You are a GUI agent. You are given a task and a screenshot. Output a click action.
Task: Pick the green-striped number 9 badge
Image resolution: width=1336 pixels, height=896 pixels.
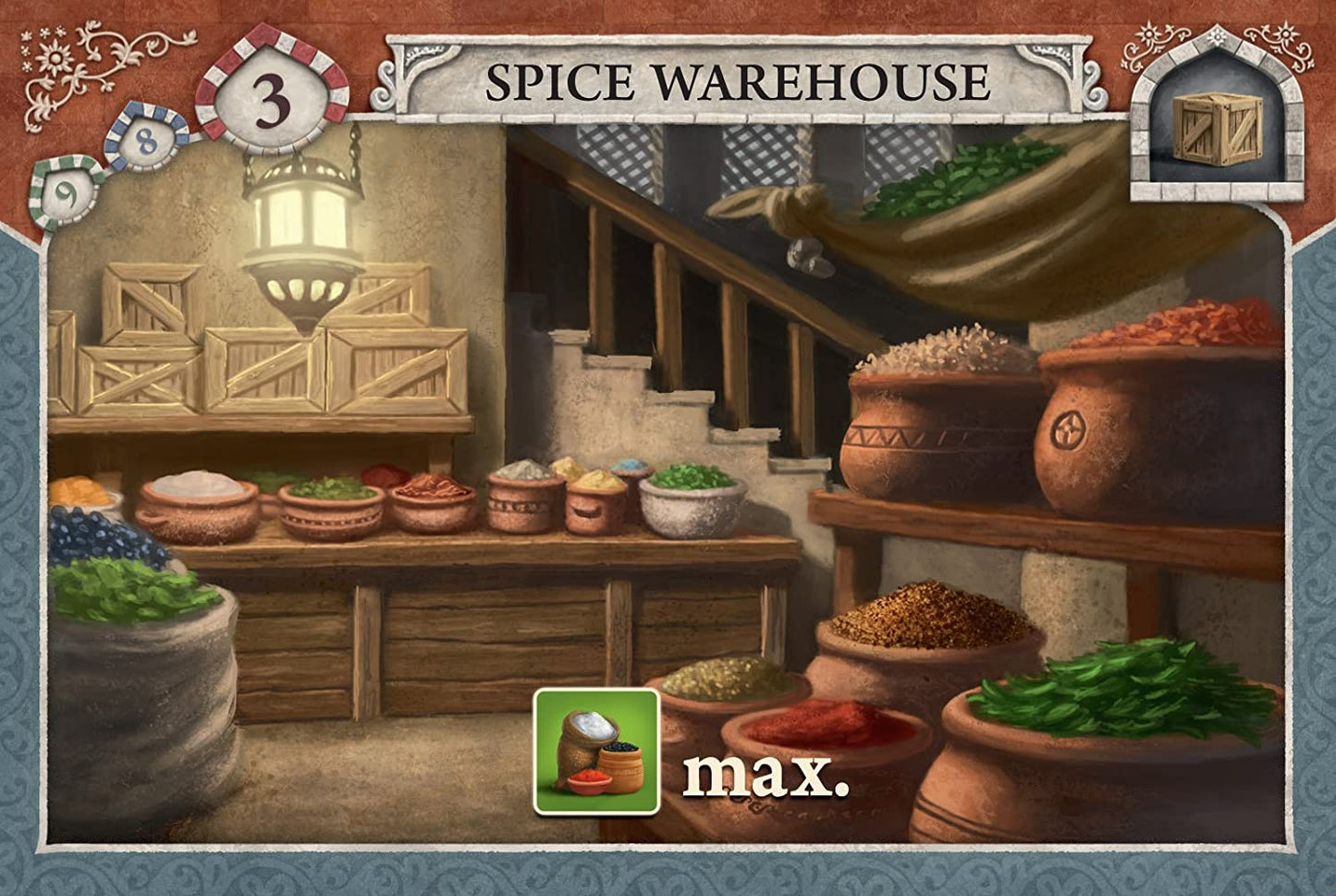point(66,193)
